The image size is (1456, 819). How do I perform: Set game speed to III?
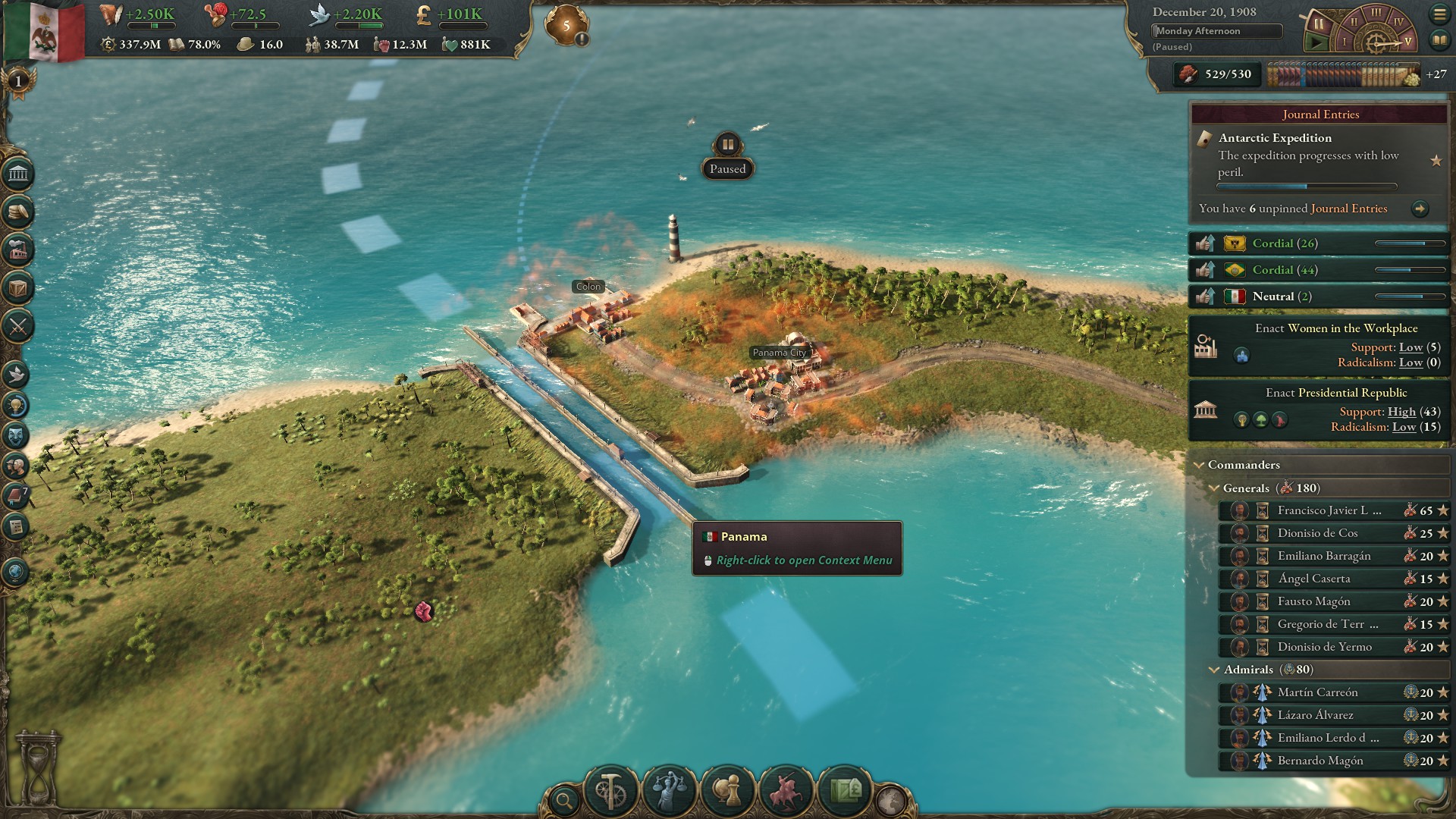pyautogui.click(x=1375, y=12)
